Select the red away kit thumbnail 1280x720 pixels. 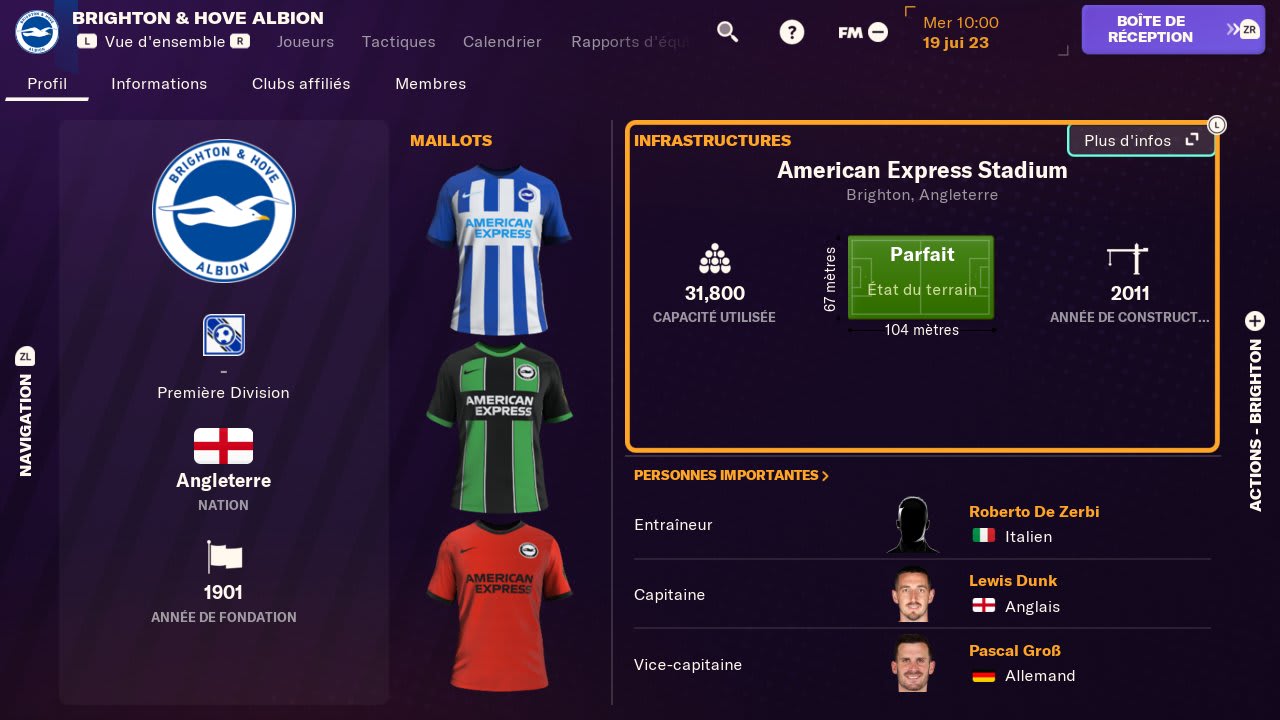[499, 605]
